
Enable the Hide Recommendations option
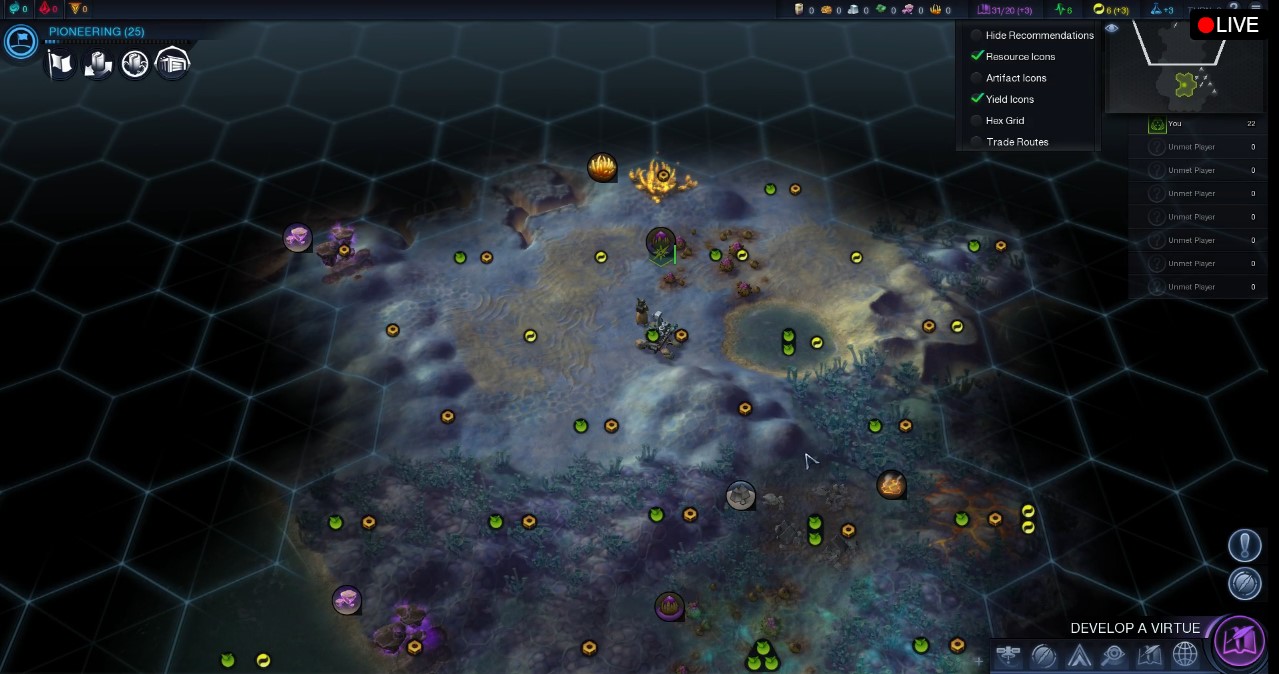(977, 35)
